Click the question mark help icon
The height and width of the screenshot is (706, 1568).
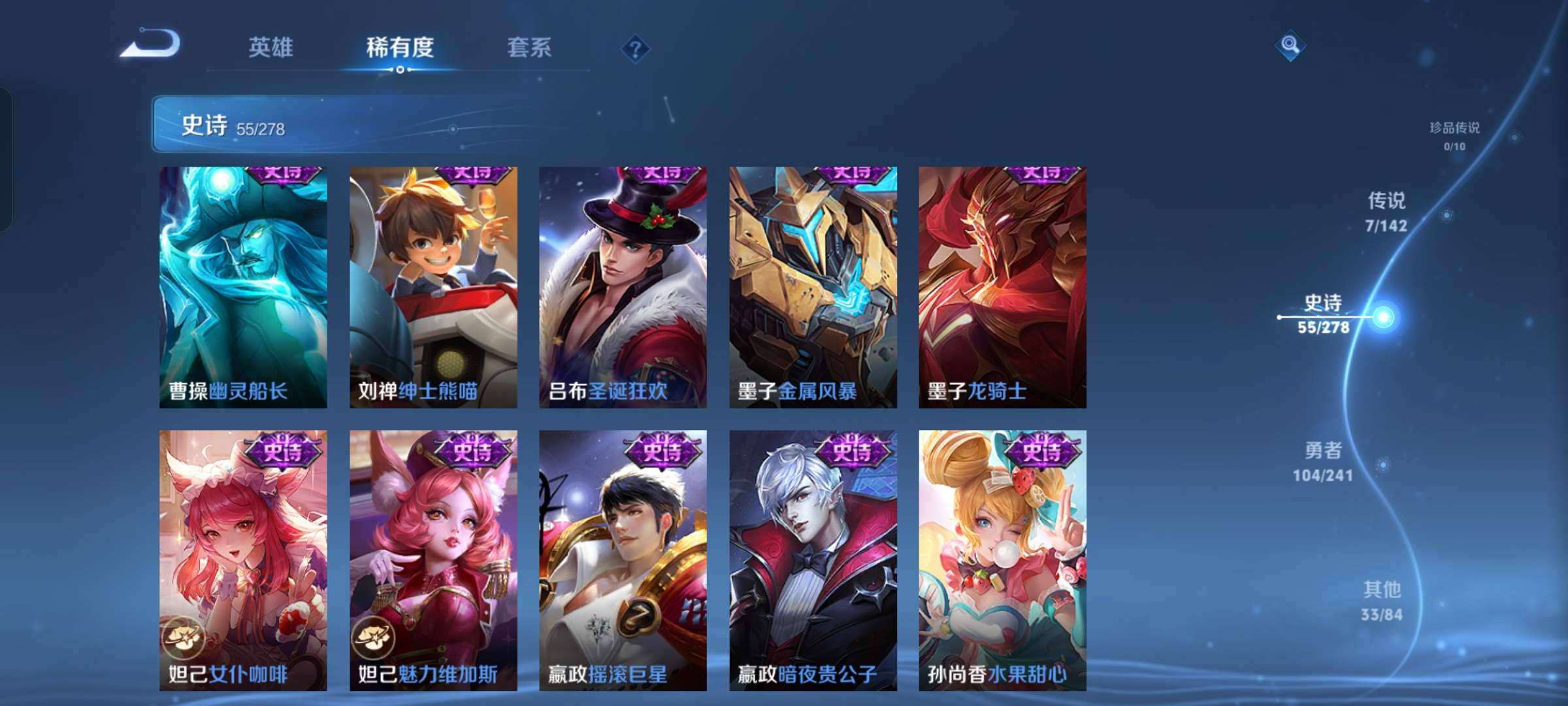pyautogui.click(x=636, y=48)
